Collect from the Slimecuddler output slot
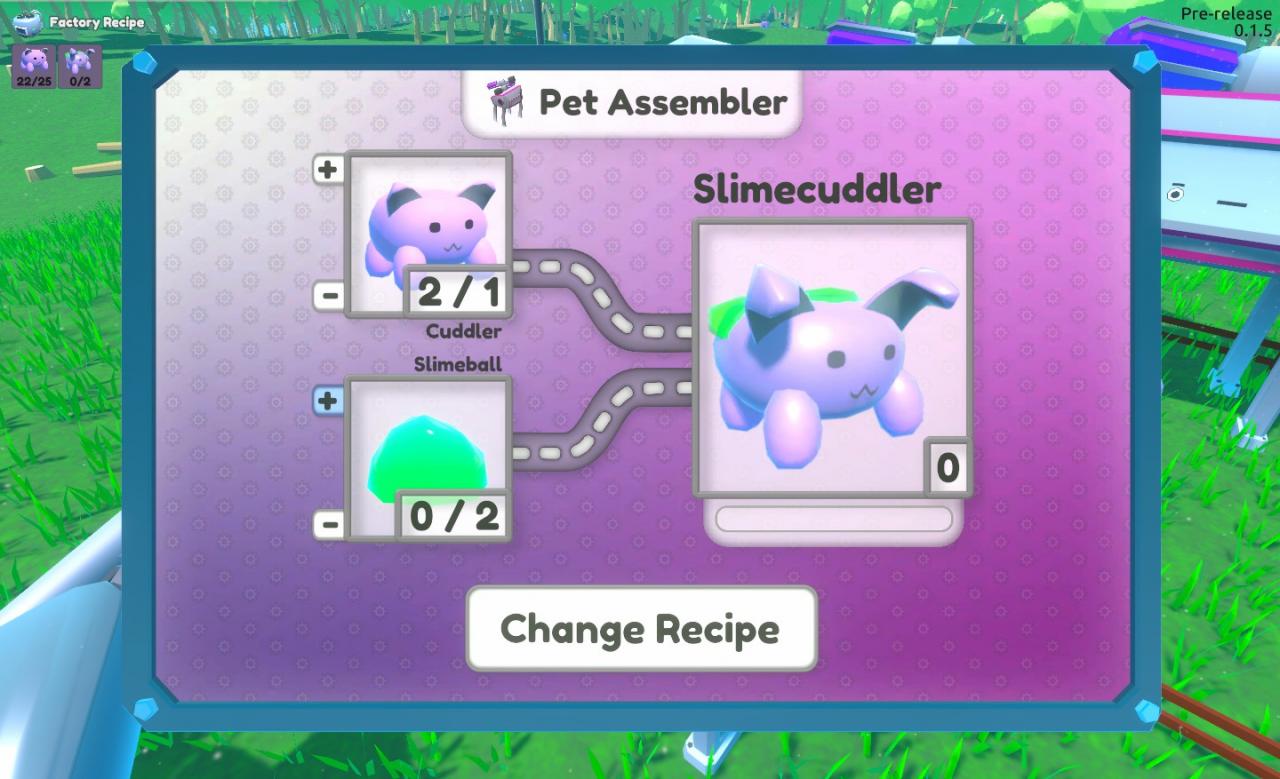The width and height of the screenshot is (1280, 779). tap(832, 358)
